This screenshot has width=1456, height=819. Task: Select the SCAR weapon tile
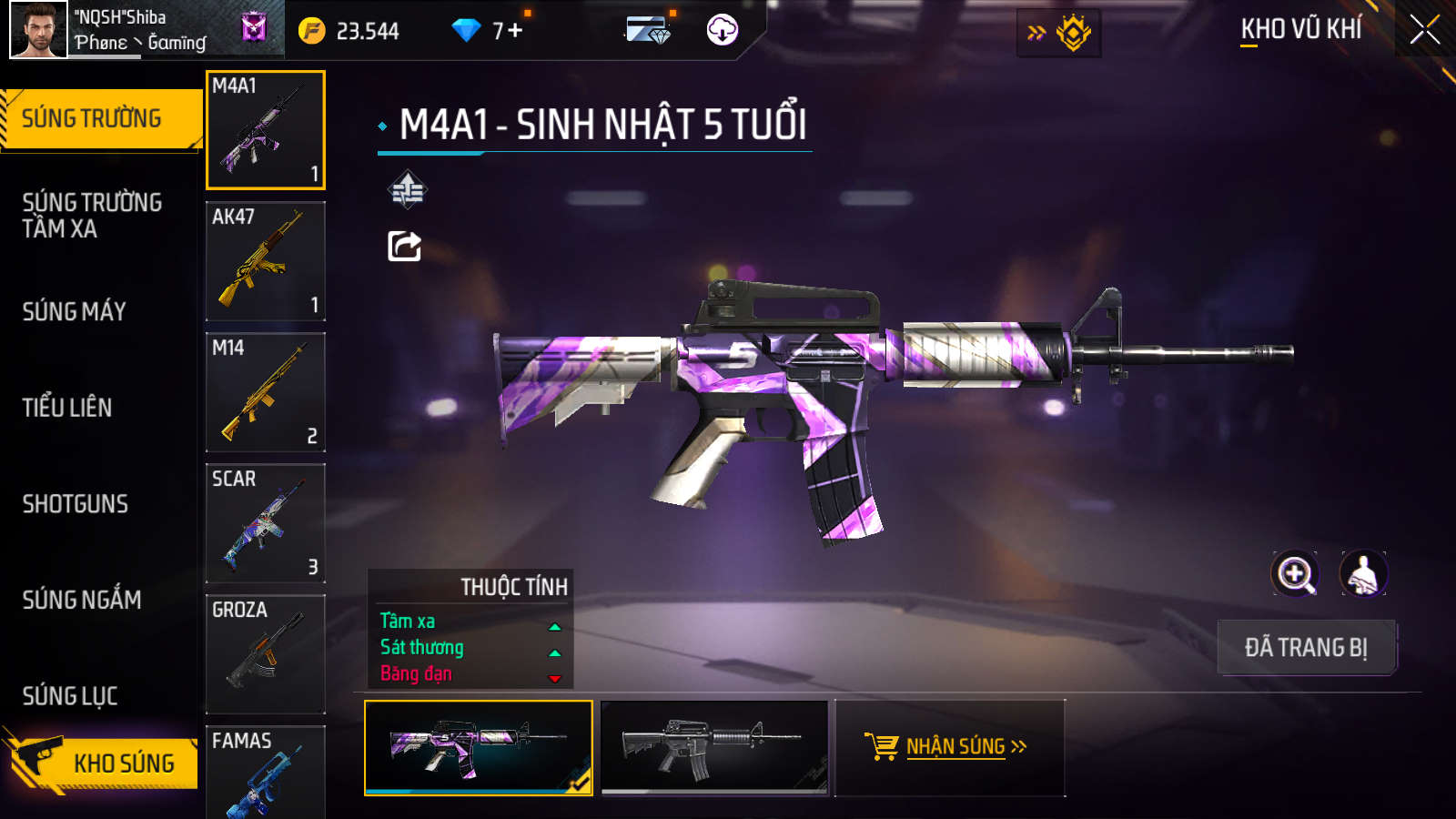coord(266,523)
